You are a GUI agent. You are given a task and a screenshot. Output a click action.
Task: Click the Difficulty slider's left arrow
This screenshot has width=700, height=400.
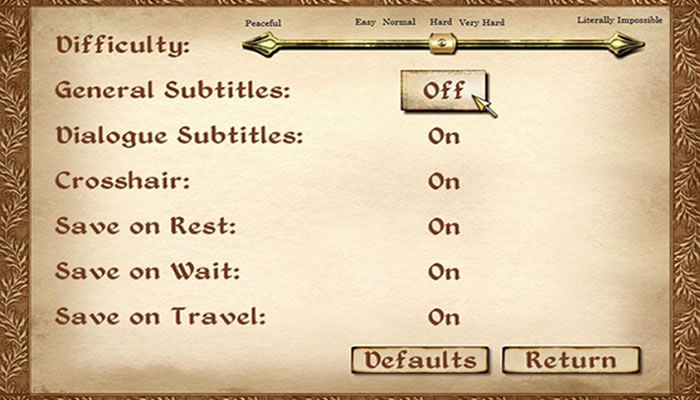click(260, 43)
